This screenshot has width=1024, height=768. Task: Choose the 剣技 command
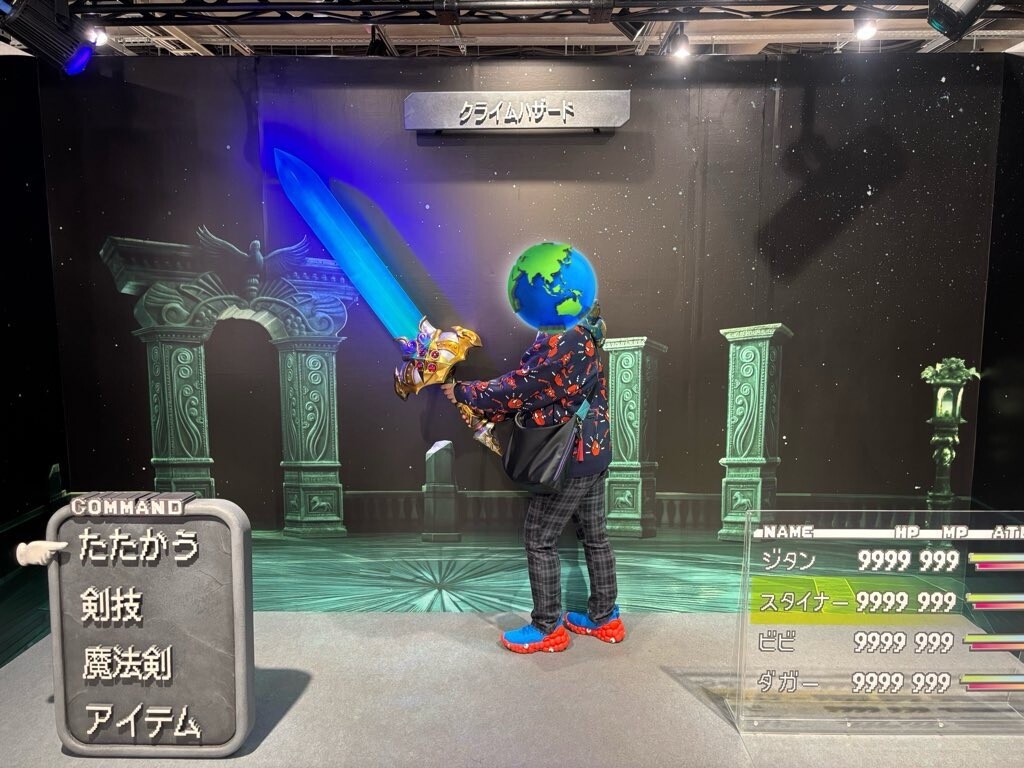(x=111, y=605)
